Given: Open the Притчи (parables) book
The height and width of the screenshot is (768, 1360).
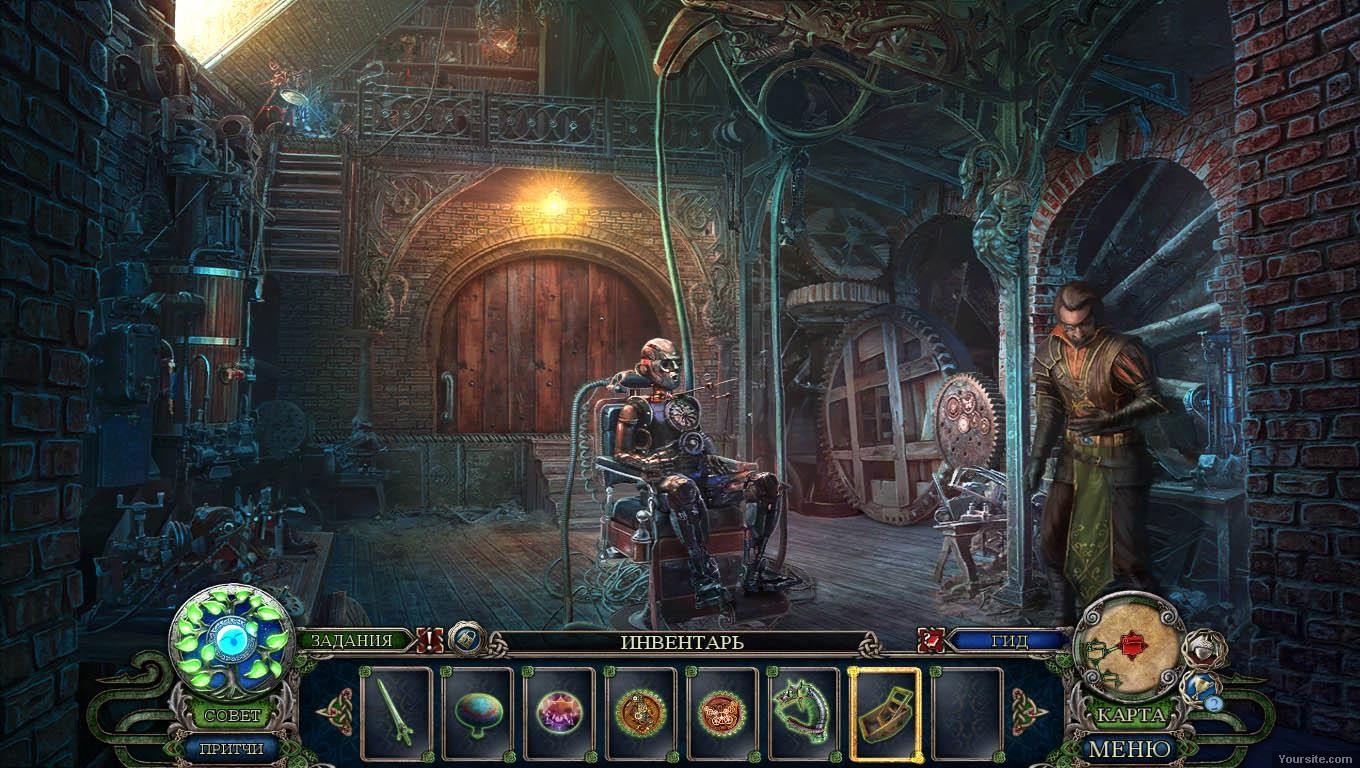Looking at the screenshot, I should [230, 748].
